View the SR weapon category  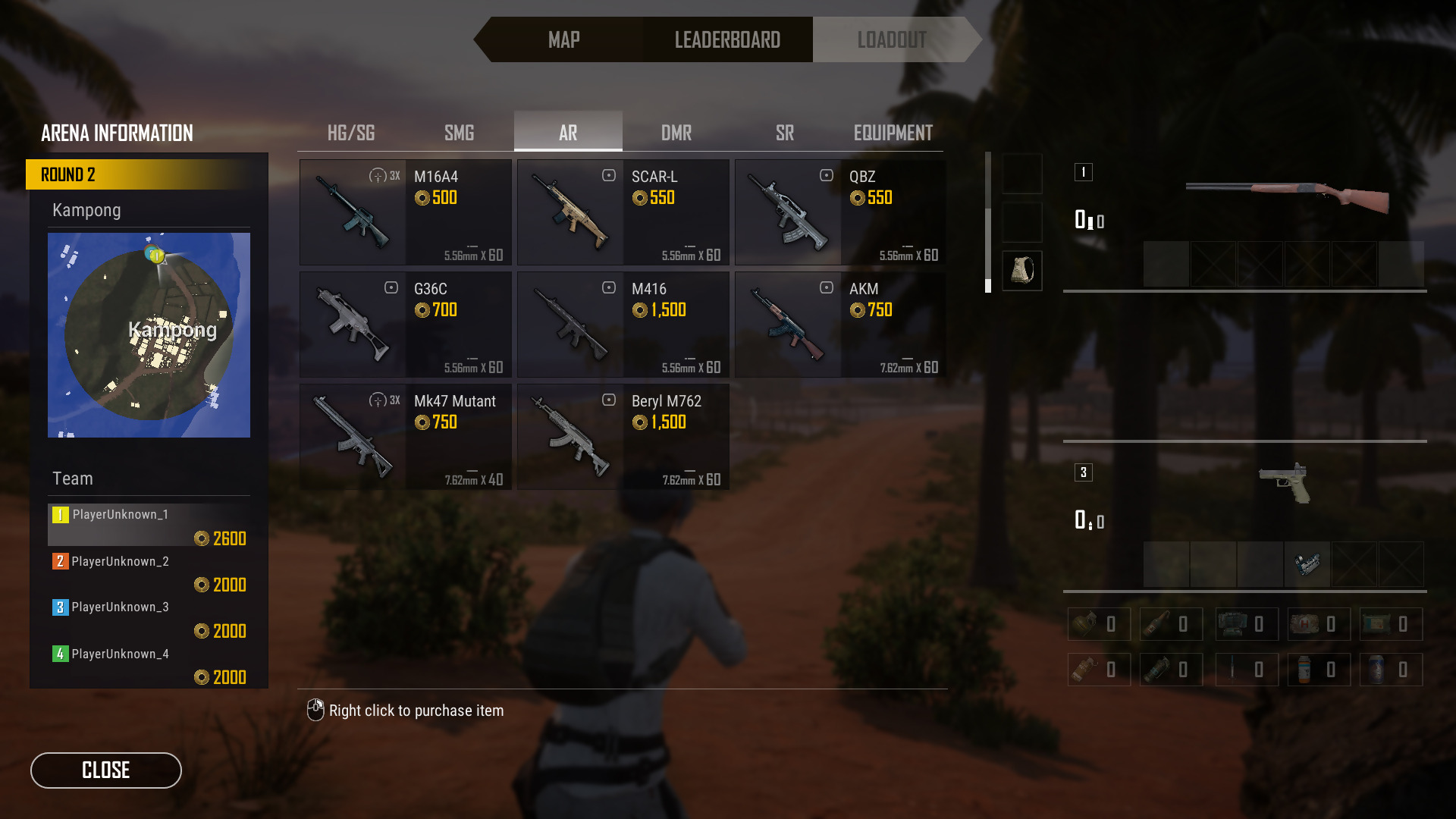pos(785,133)
